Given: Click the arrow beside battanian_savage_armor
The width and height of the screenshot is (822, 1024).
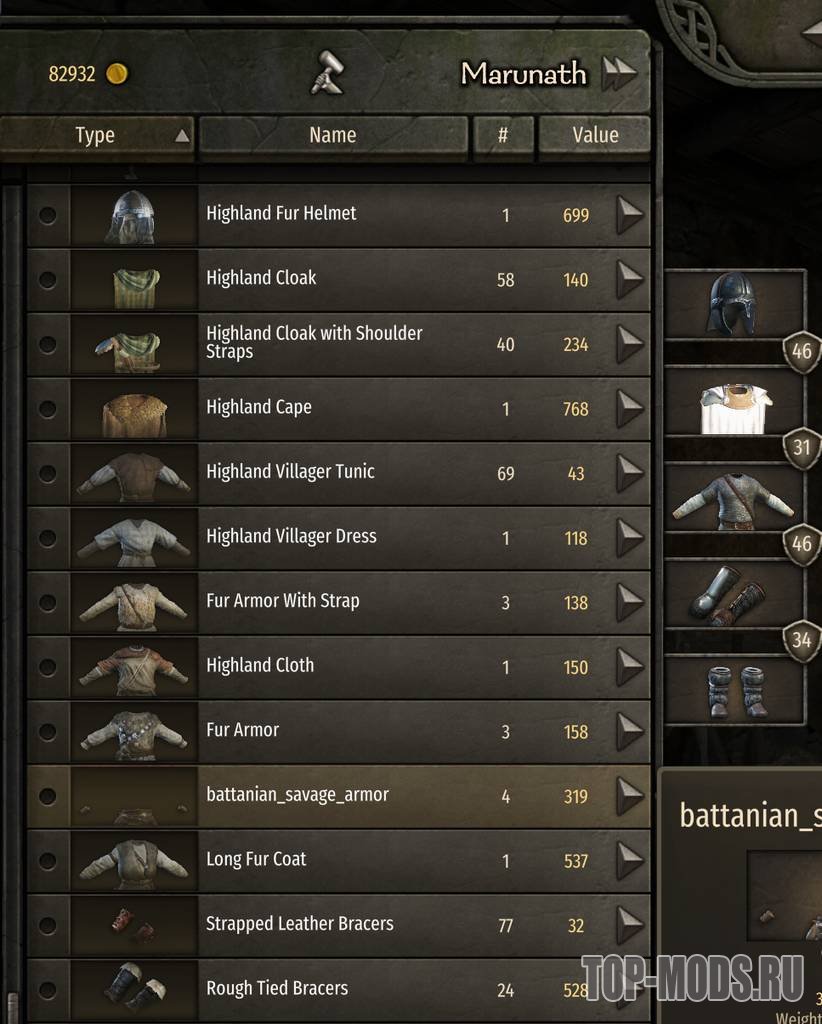Looking at the screenshot, I should click(629, 796).
